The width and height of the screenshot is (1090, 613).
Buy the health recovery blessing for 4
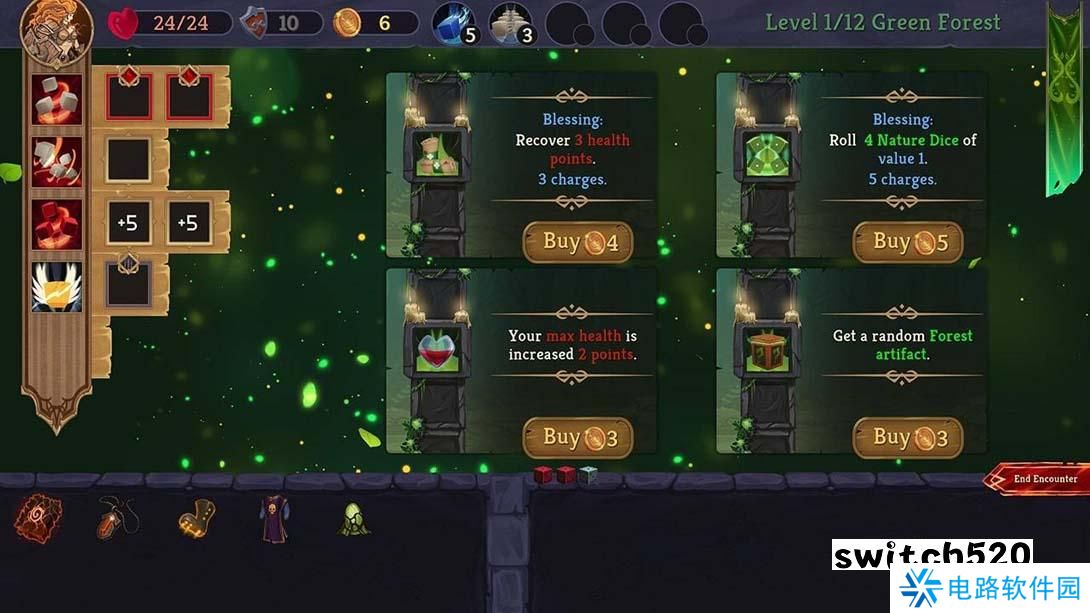tap(578, 242)
